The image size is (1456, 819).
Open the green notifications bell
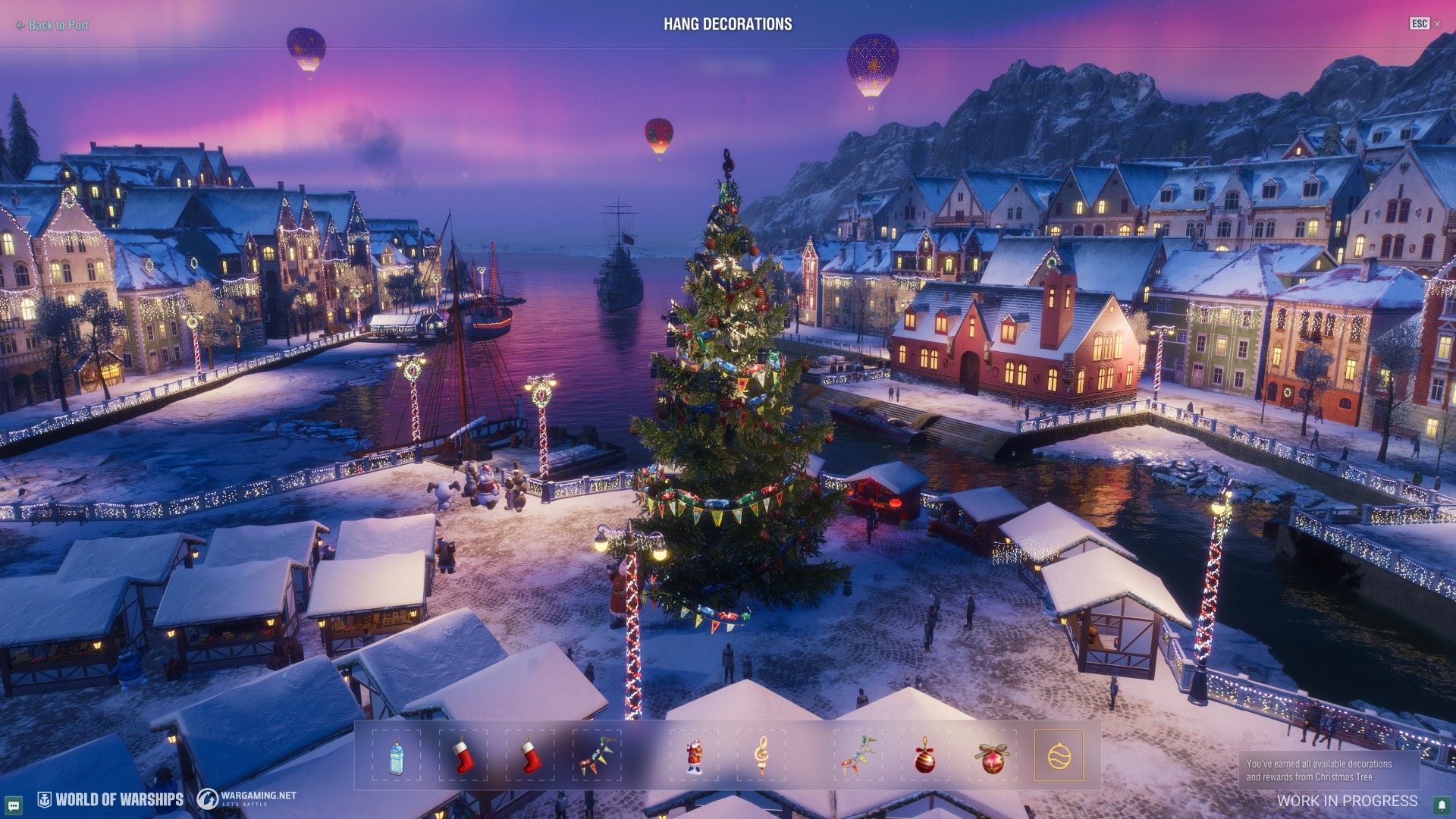[1442, 805]
